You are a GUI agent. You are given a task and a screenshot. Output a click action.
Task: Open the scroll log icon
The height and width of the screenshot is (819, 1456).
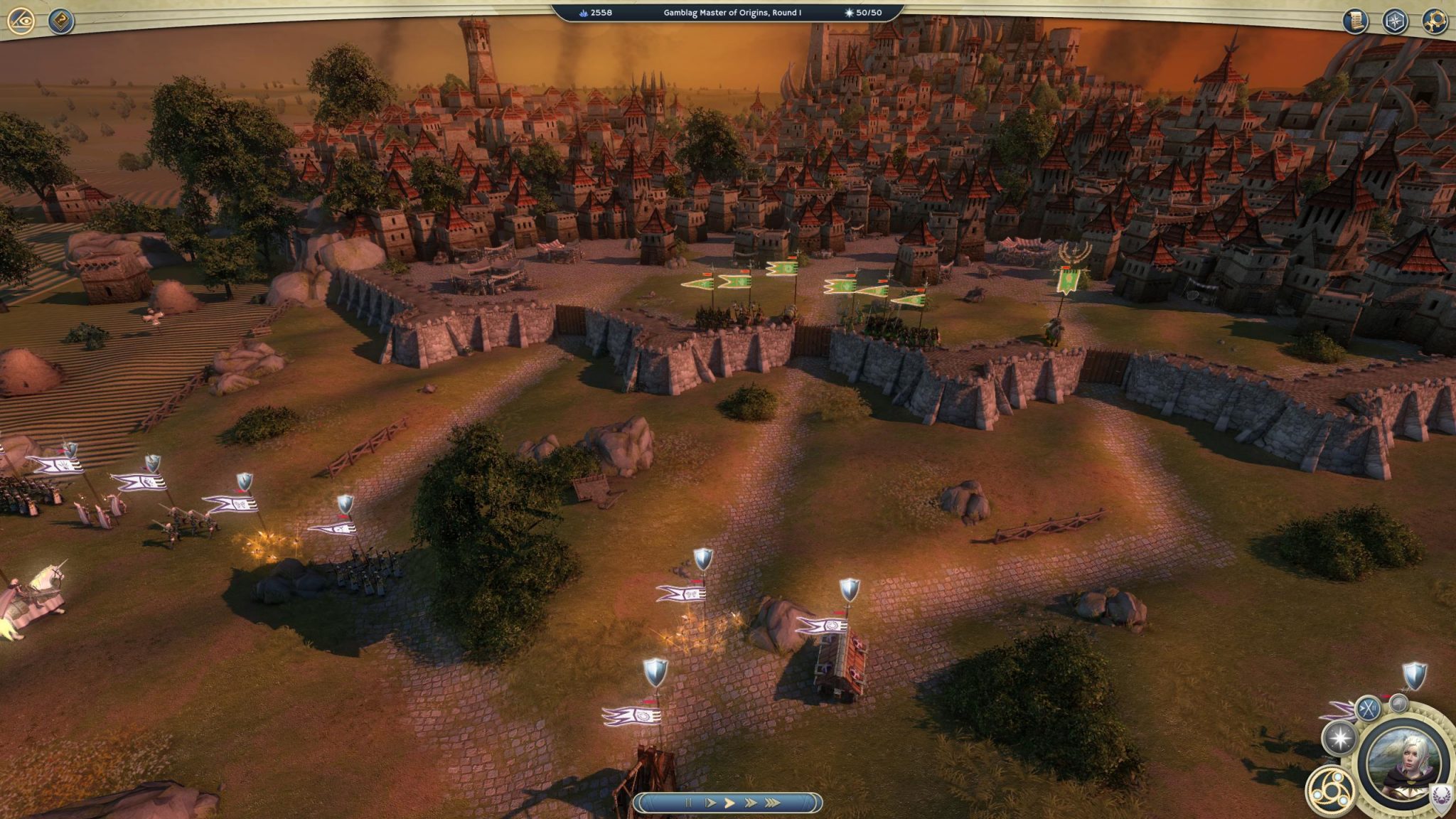pyautogui.click(x=1355, y=21)
